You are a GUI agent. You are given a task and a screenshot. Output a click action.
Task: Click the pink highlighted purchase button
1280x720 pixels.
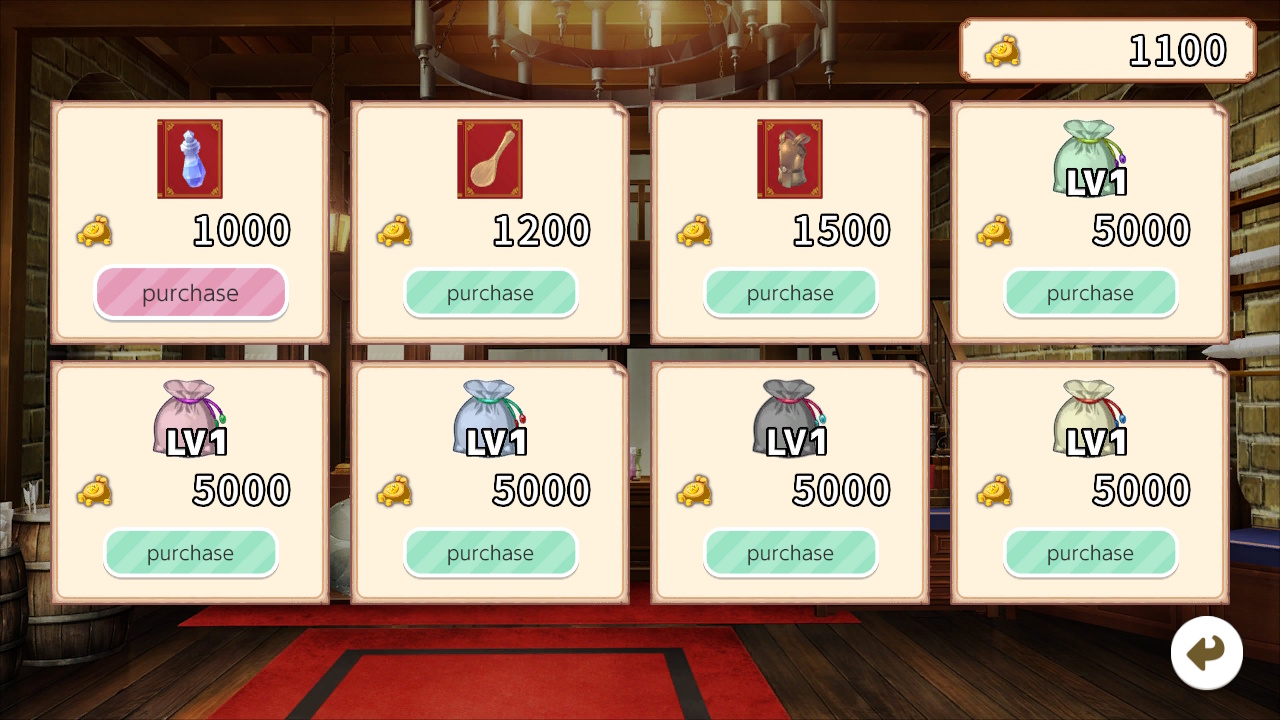[x=190, y=293]
